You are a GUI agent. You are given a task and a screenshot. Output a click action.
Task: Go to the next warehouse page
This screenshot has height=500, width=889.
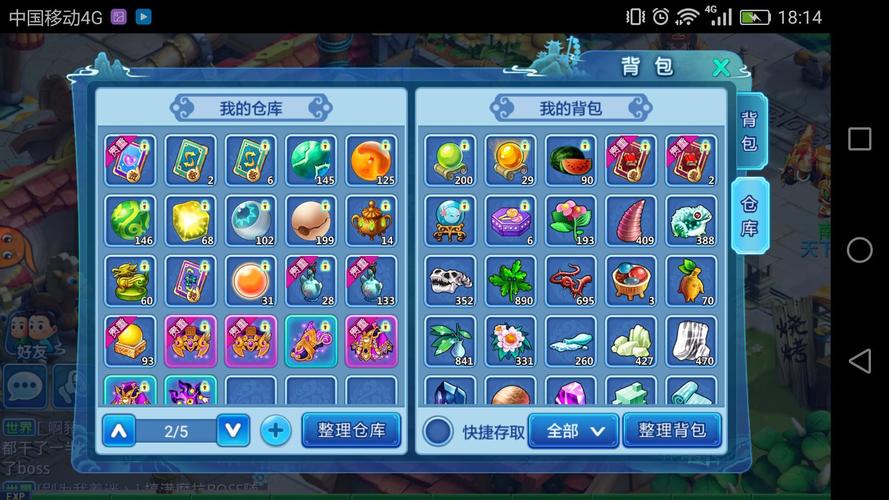pos(233,430)
